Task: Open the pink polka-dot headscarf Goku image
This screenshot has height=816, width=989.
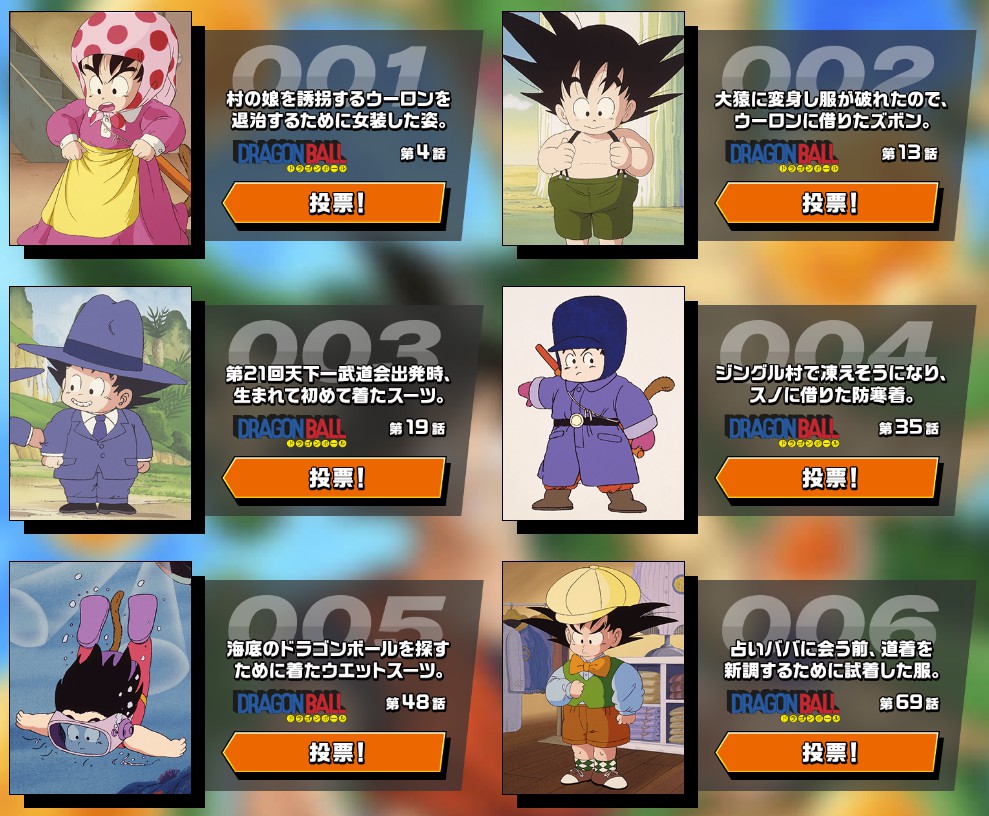Action: (100, 128)
